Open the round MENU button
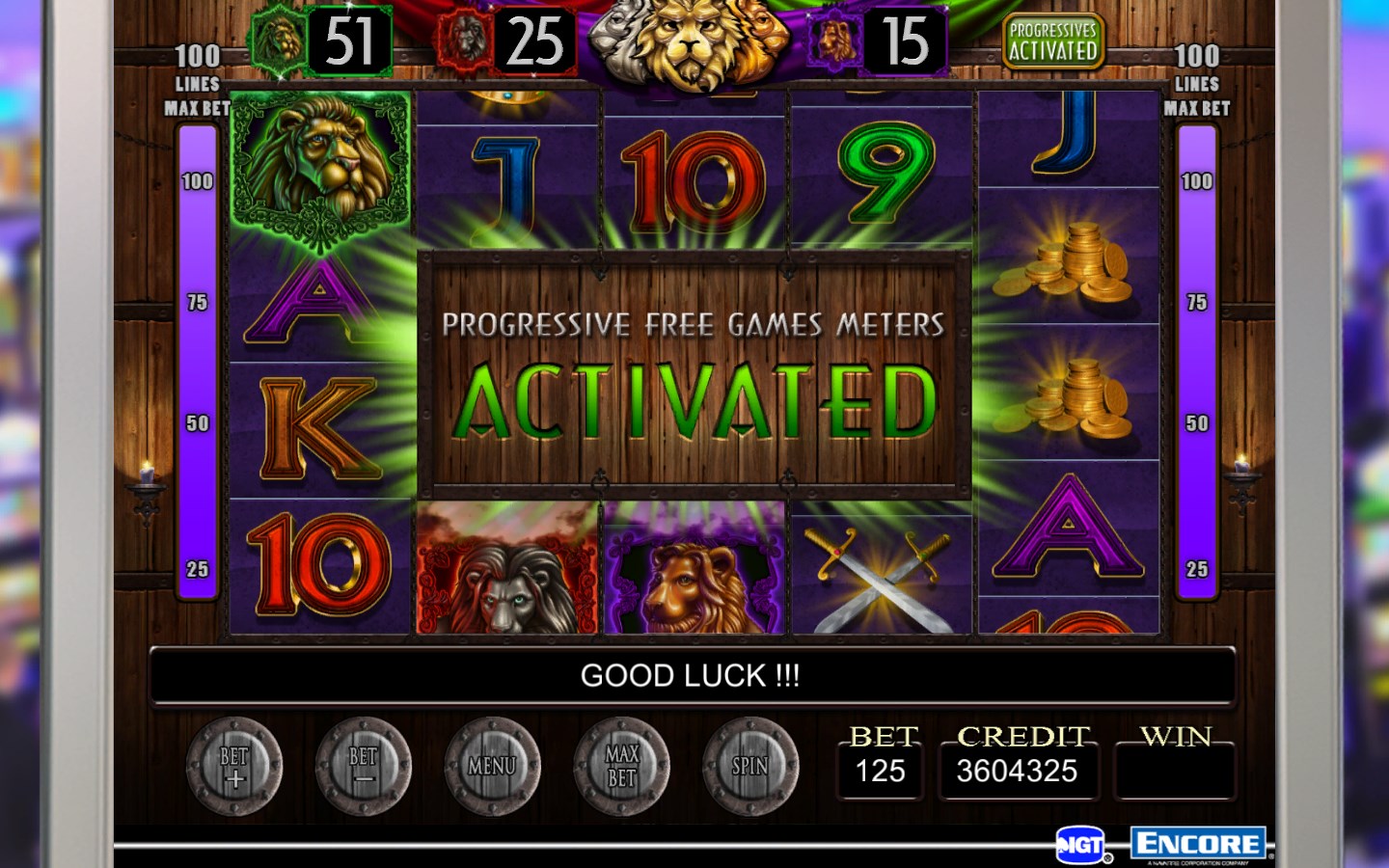Image resolution: width=1389 pixels, height=868 pixels. tap(492, 767)
